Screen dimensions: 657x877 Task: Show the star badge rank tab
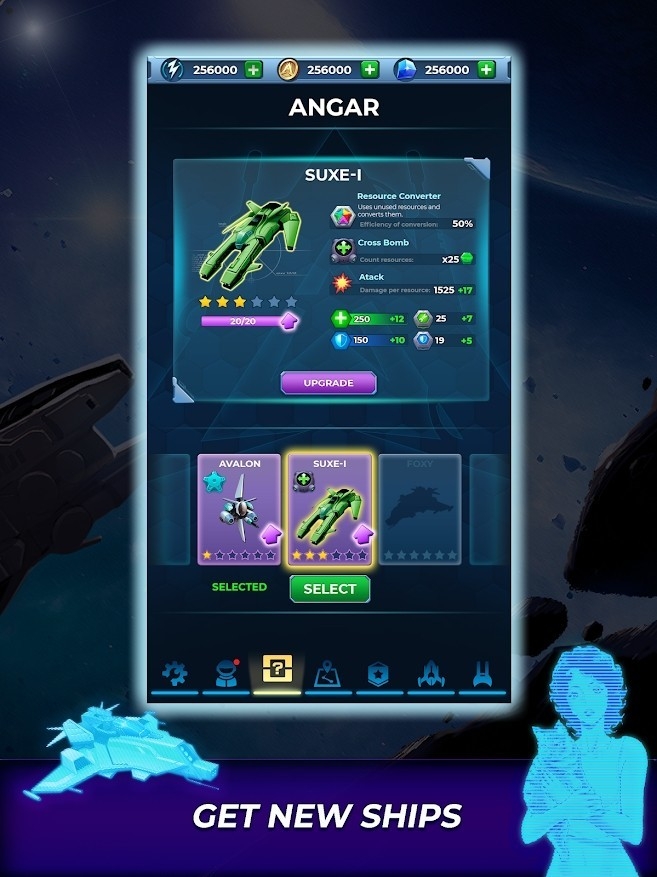[x=379, y=672]
